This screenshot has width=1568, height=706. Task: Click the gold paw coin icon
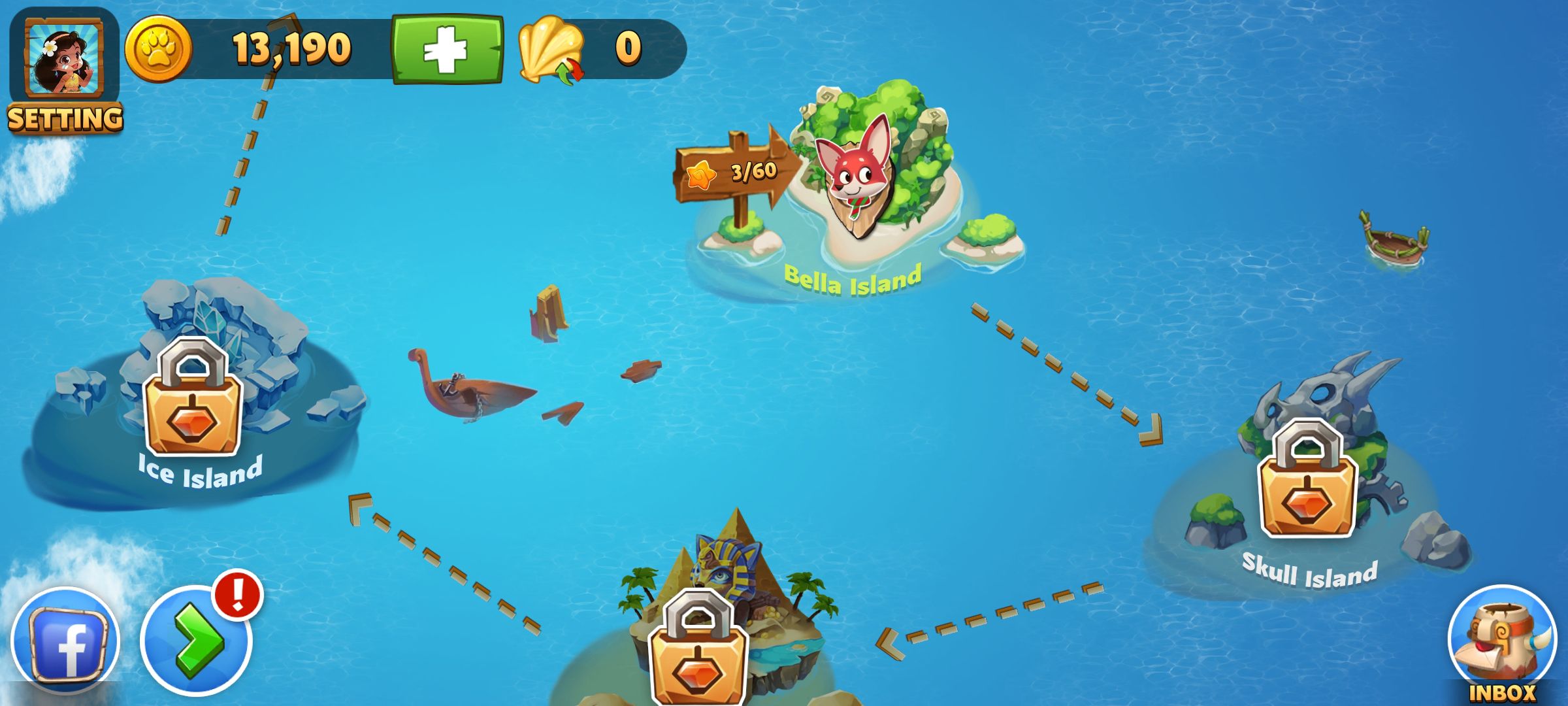[158, 50]
